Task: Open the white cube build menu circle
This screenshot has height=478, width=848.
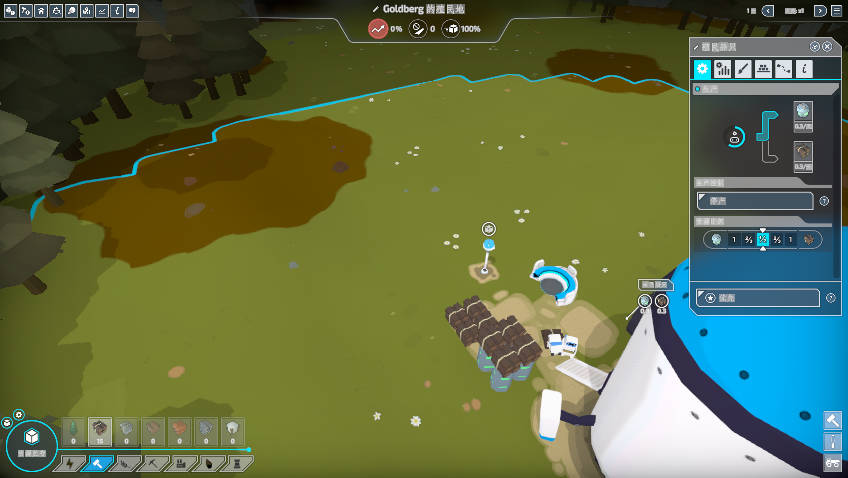Action: click(32, 439)
